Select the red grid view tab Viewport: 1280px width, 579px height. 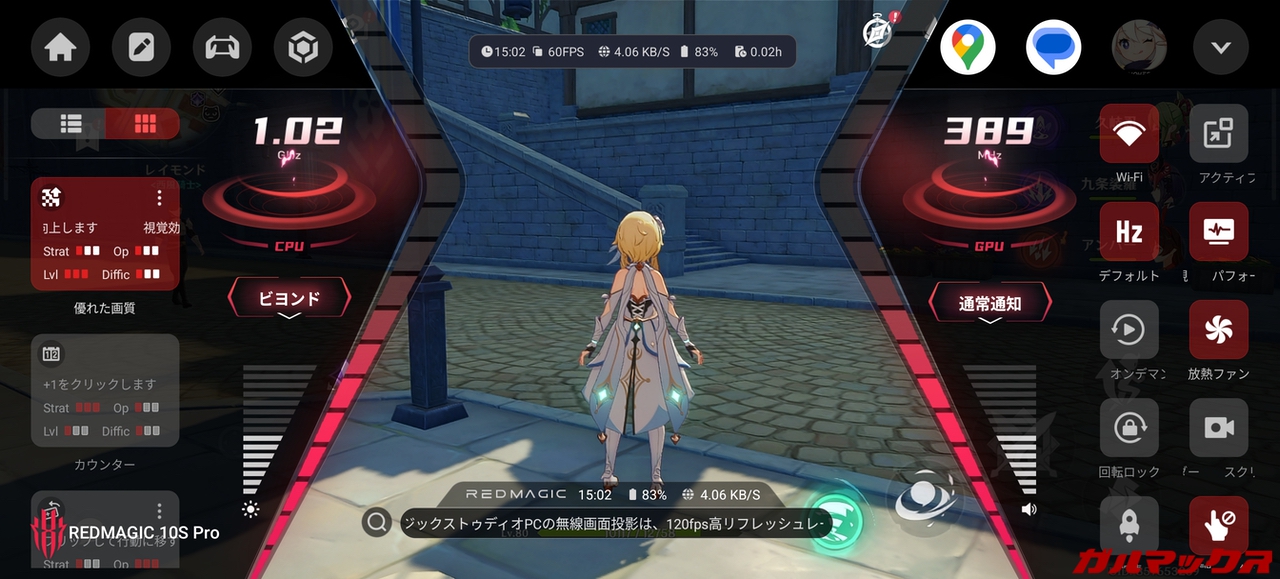pos(145,124)
